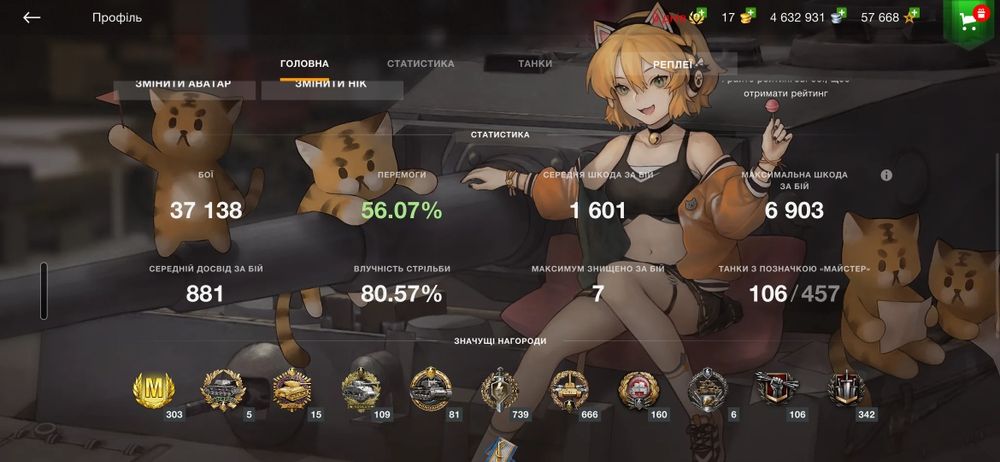Viewport: 1000px width, 462px height.
Task: Open the red medal with count 160
Action: [638, 389]
